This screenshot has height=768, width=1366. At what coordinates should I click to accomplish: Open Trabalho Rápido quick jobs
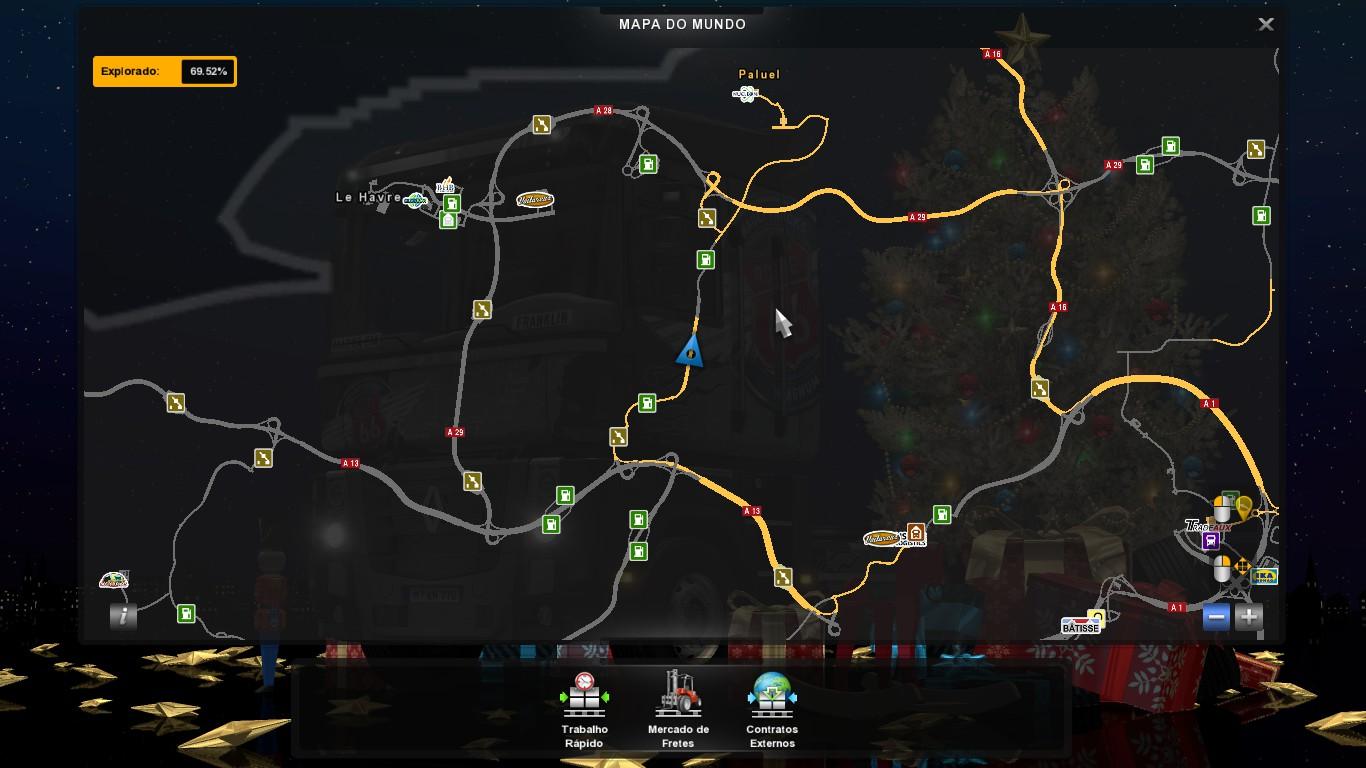click(585, 709)
